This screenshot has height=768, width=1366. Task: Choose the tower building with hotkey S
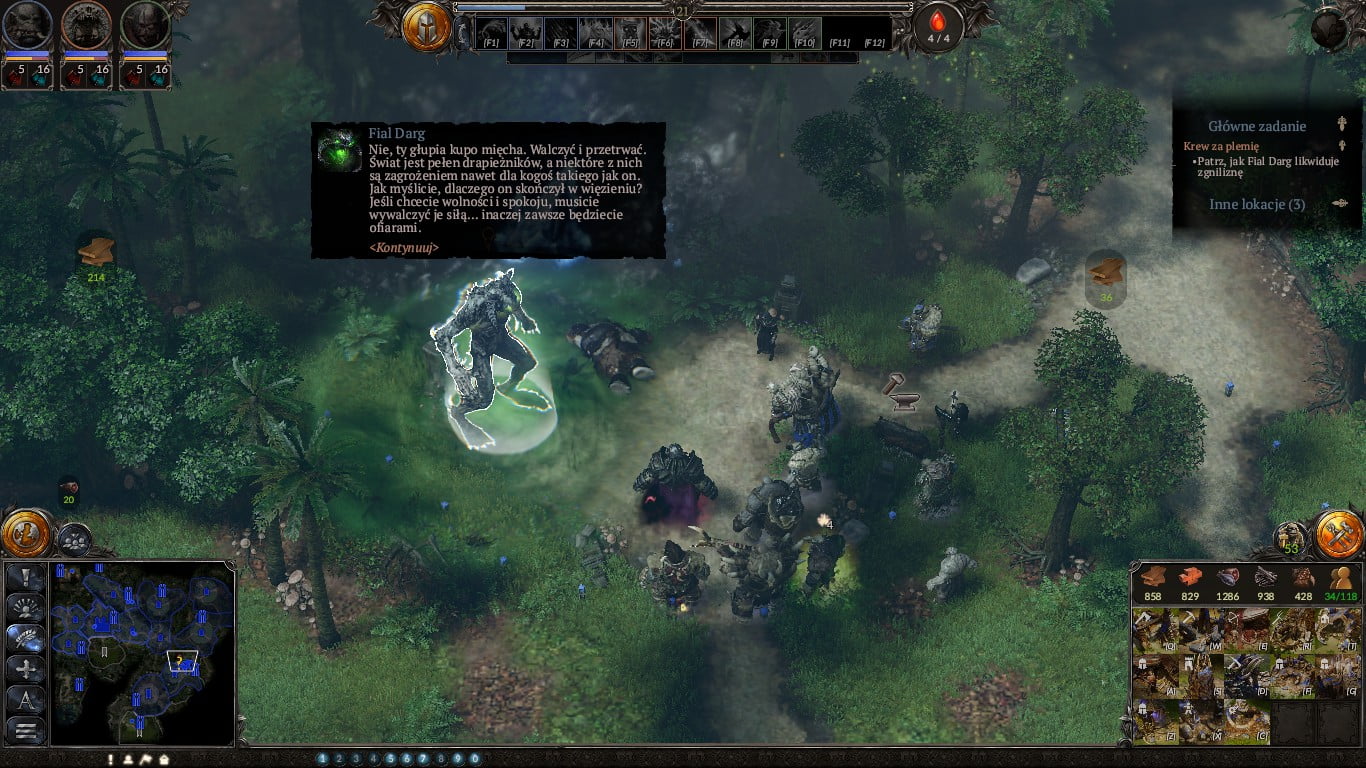pyautogui.click(x=1199, y=677)
